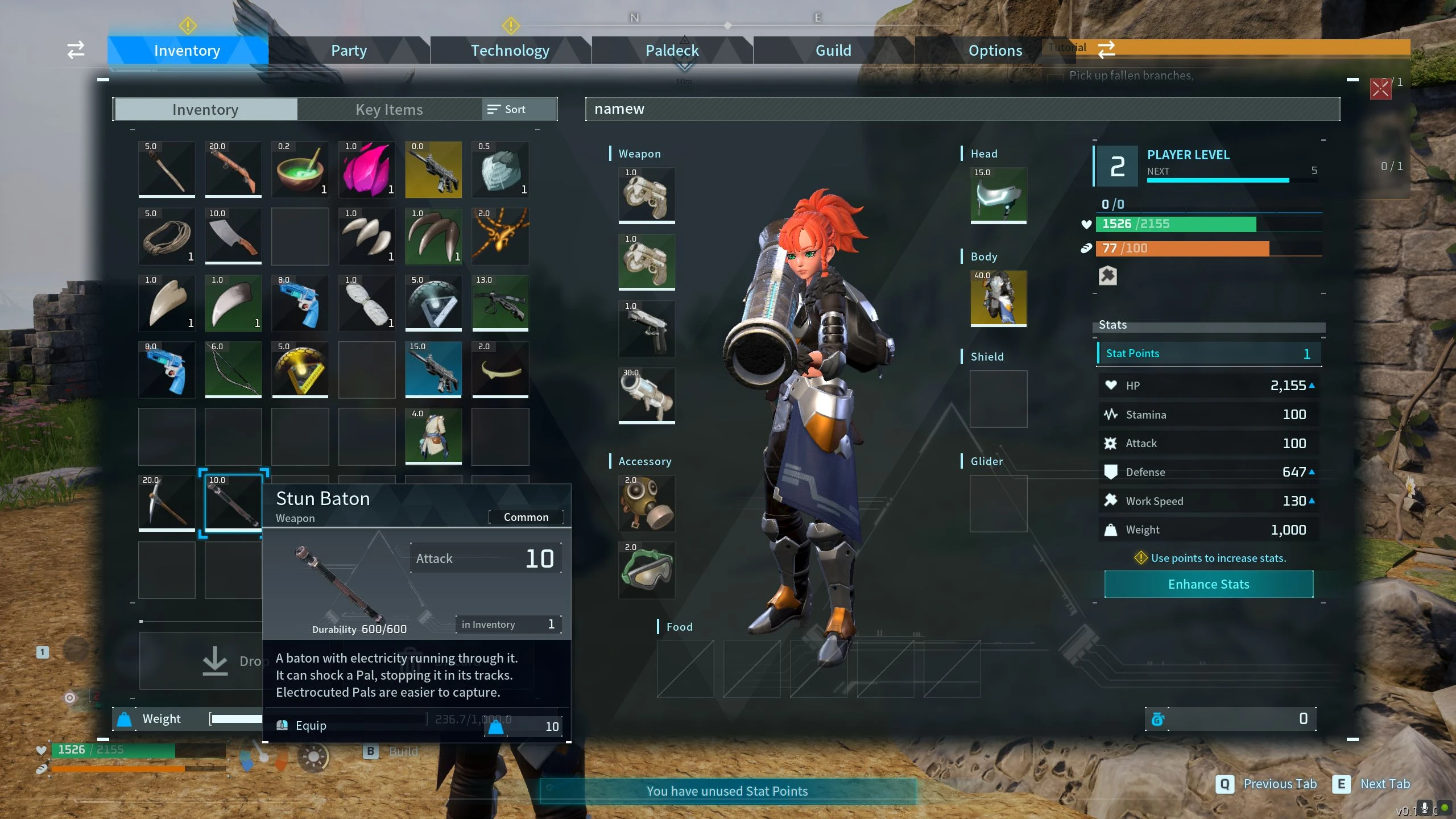
Task: Click the gas mask Accessory slot
Action: pyautogui.click(x=646, y=503)
